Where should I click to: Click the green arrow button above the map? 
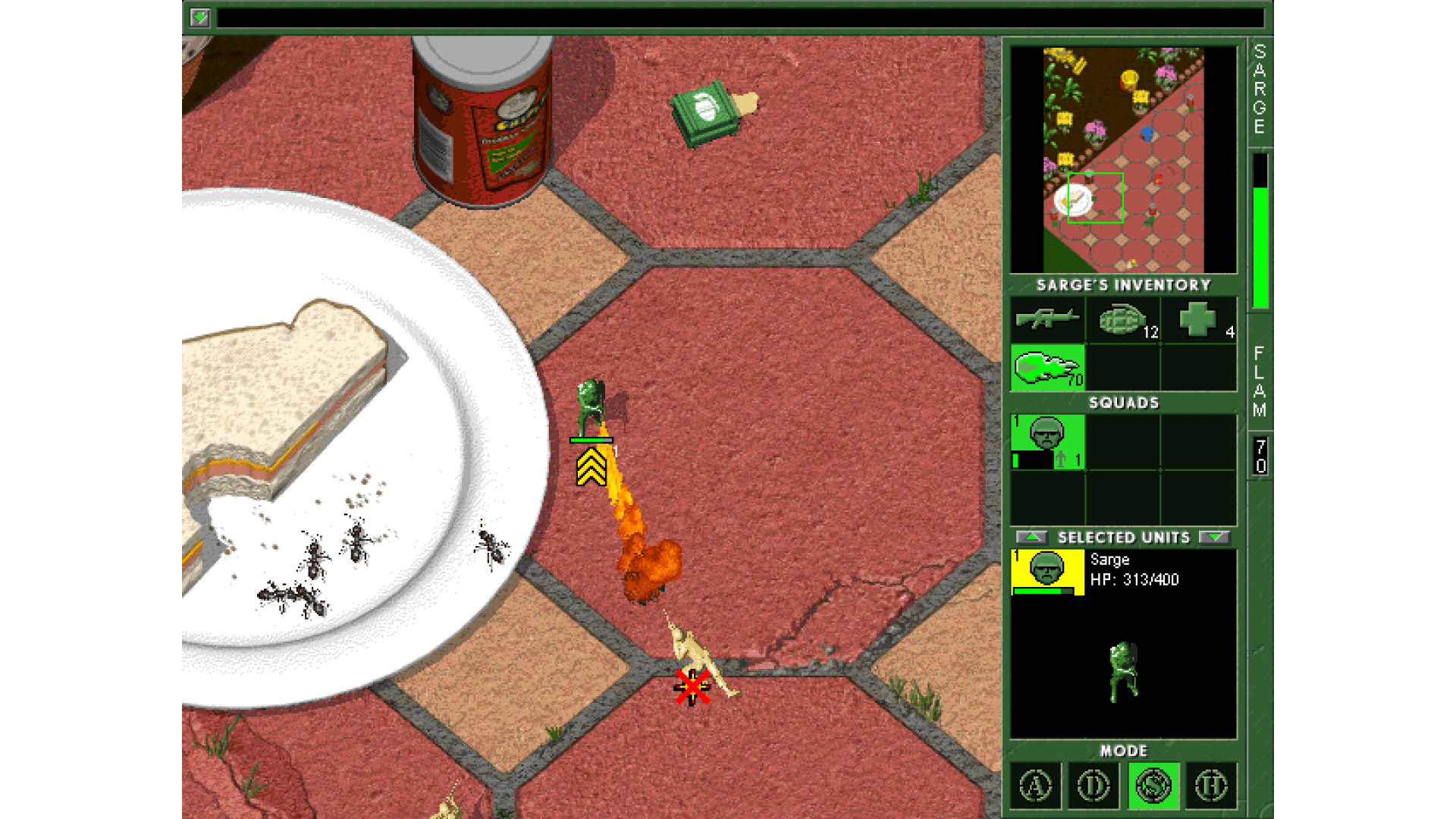[x=199, y=17]
